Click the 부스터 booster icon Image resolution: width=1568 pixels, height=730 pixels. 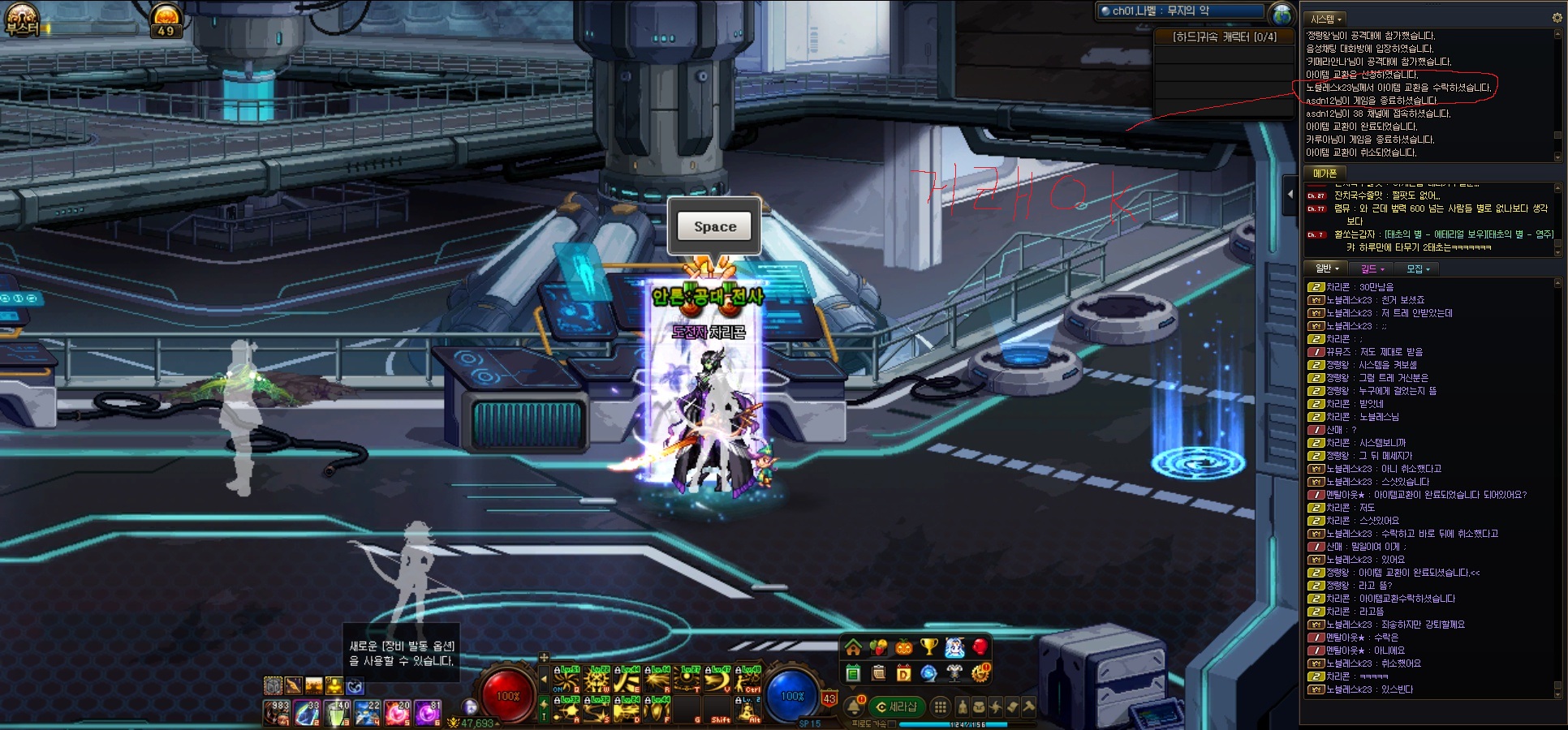click(22, 19)
